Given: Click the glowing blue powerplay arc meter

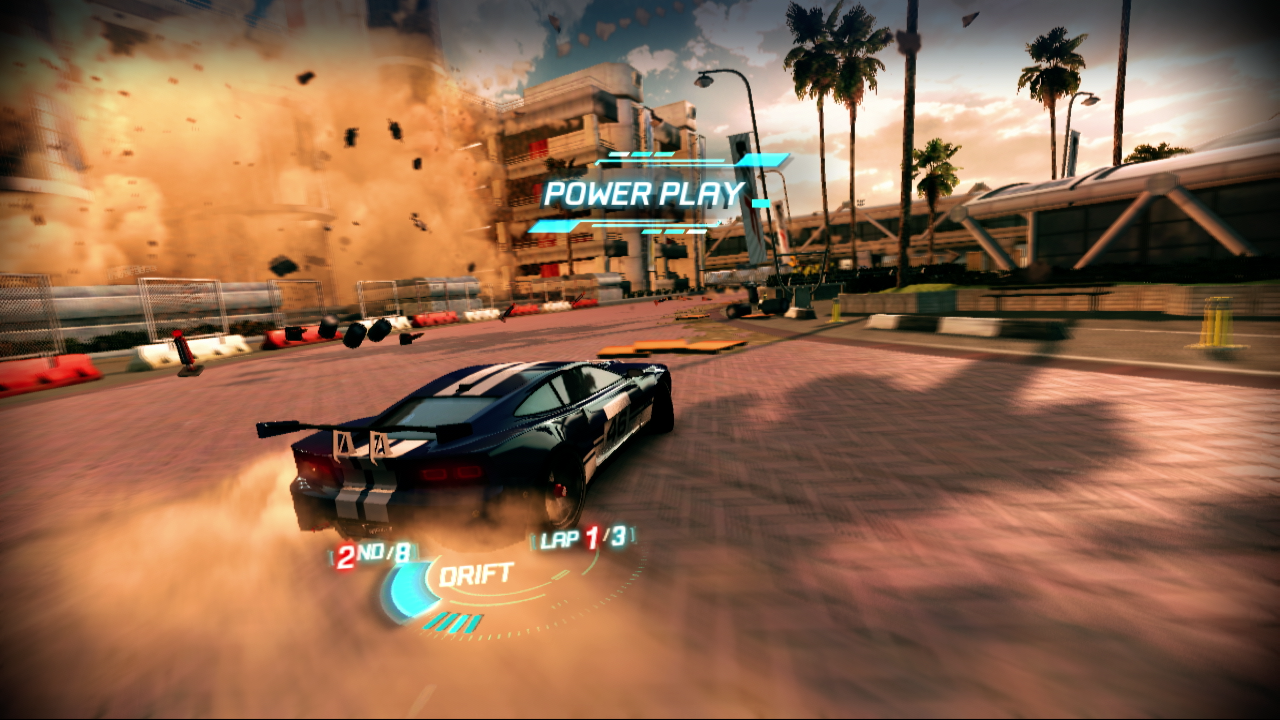Looking at the screenshot, I should tap(405, 588).
